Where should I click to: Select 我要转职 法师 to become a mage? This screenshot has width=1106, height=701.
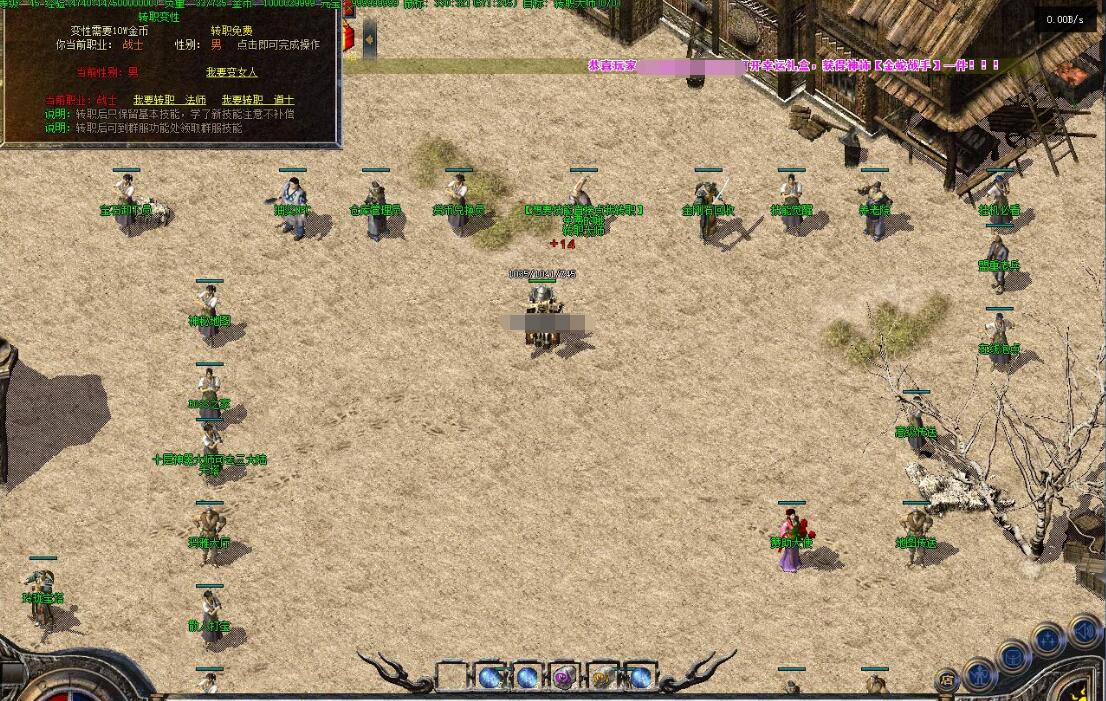tap(170, 100)
